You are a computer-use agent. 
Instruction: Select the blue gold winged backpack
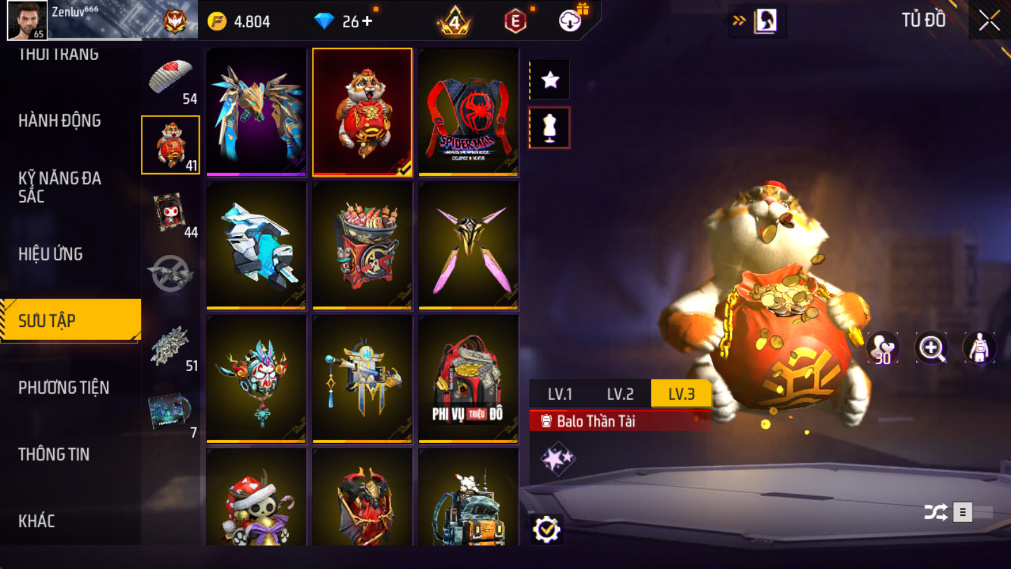tap(256, 112)
